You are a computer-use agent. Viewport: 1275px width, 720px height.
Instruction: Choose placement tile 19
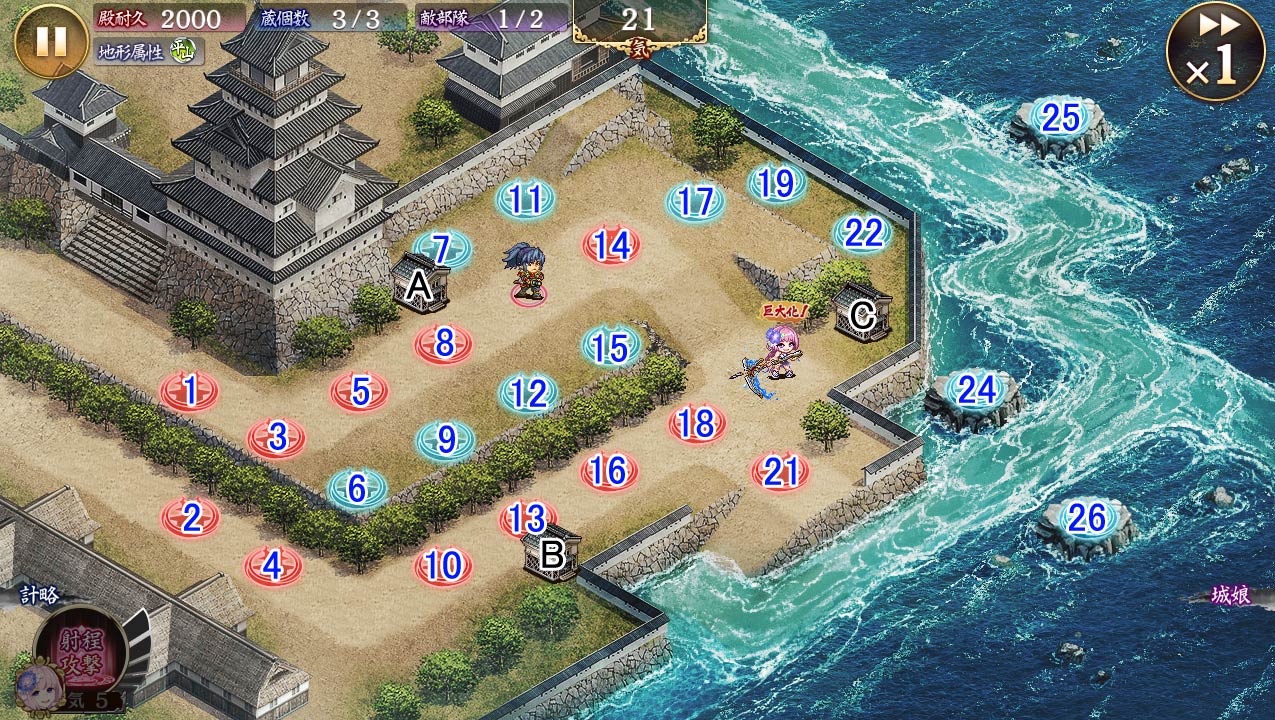[x=776, y=183]
